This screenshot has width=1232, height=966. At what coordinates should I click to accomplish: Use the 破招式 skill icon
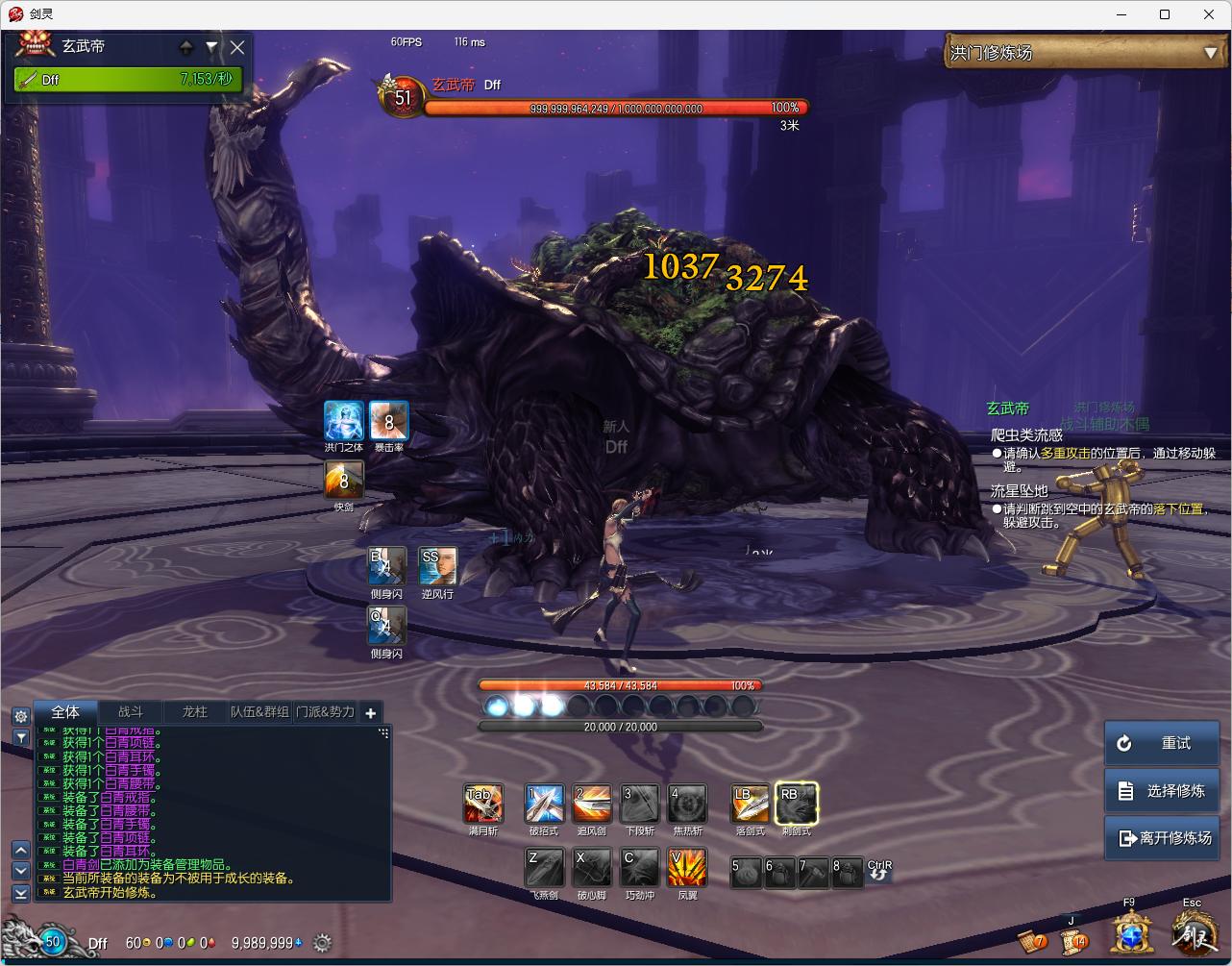click(x=543, y=804)
